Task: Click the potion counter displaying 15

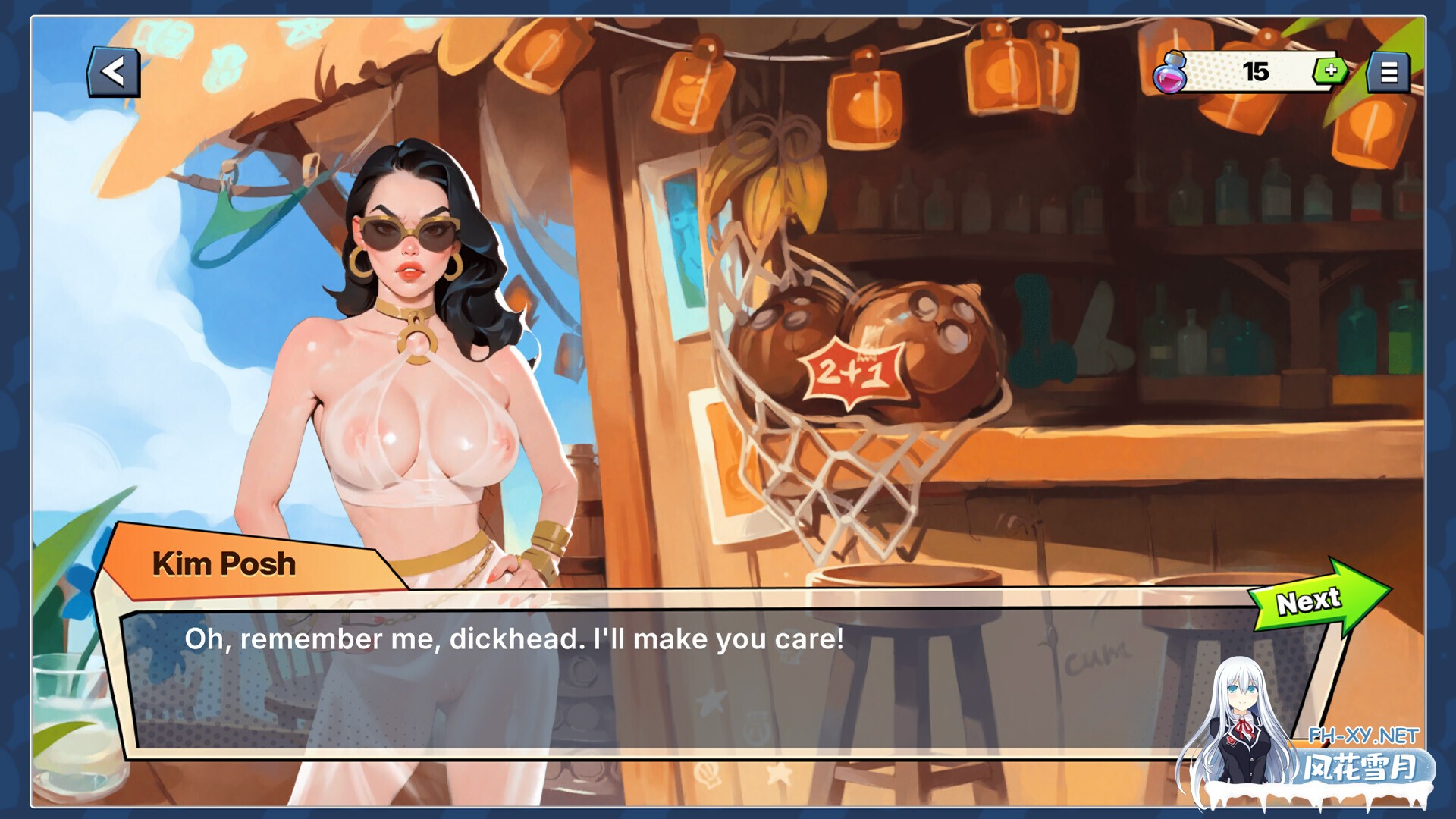Action: [1255, 71]
